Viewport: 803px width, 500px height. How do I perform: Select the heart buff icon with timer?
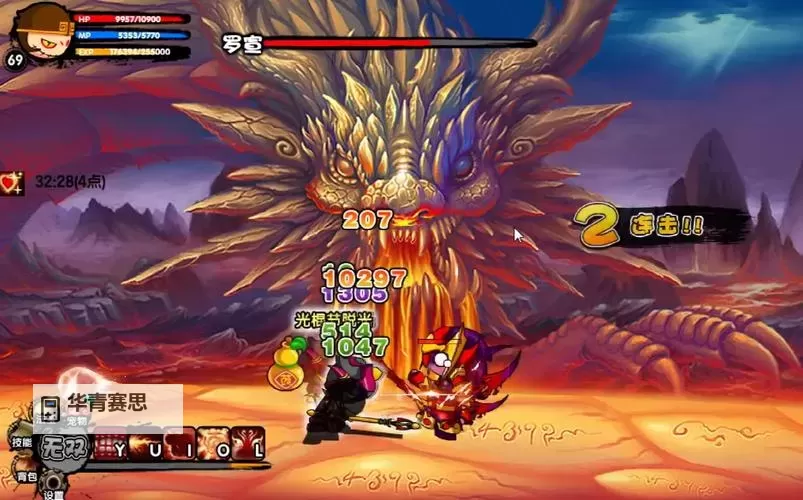pyautogui.click(x=13, y=182)
